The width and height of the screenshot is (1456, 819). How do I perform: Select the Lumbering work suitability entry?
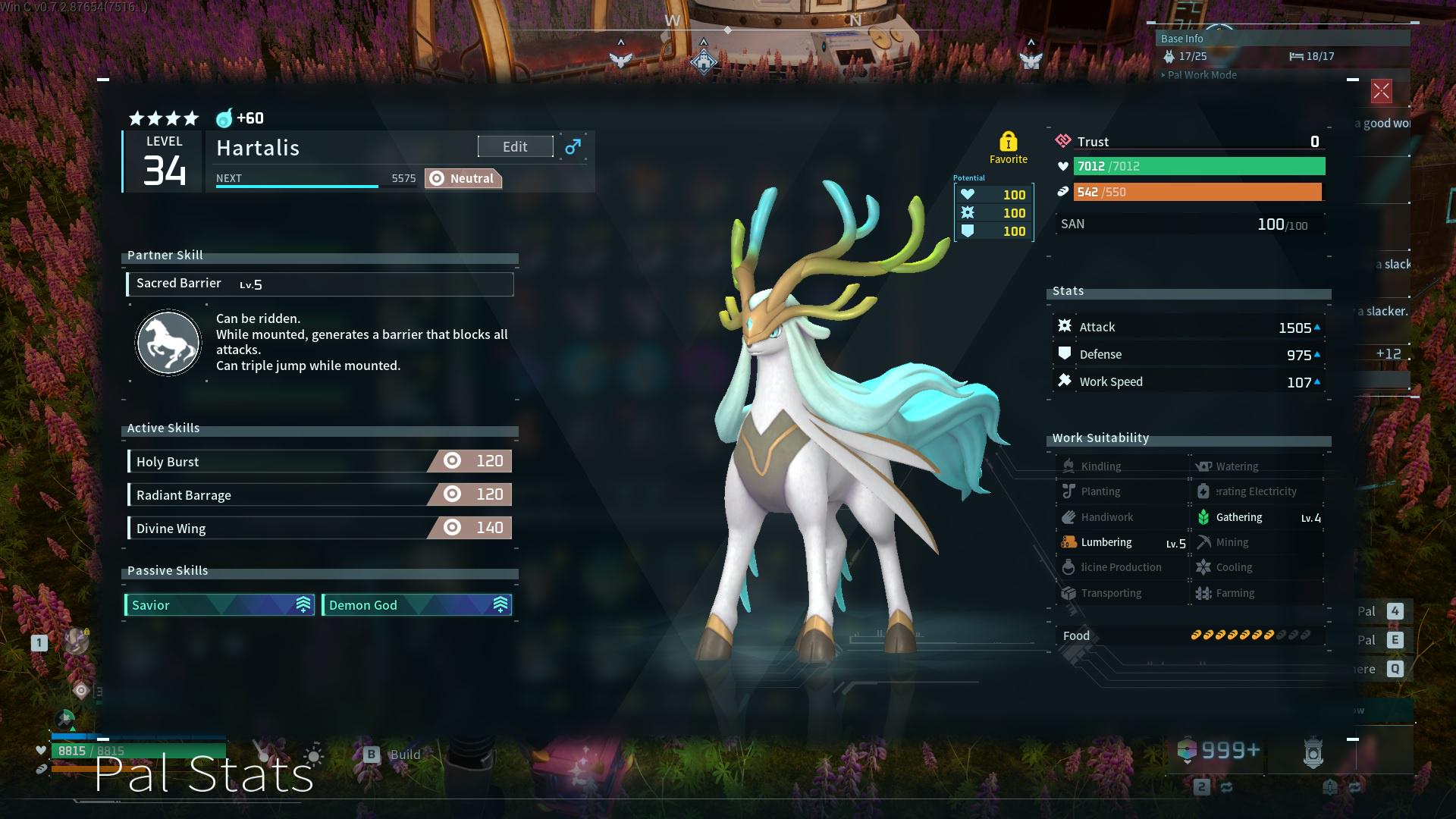tap(1122, 543)
